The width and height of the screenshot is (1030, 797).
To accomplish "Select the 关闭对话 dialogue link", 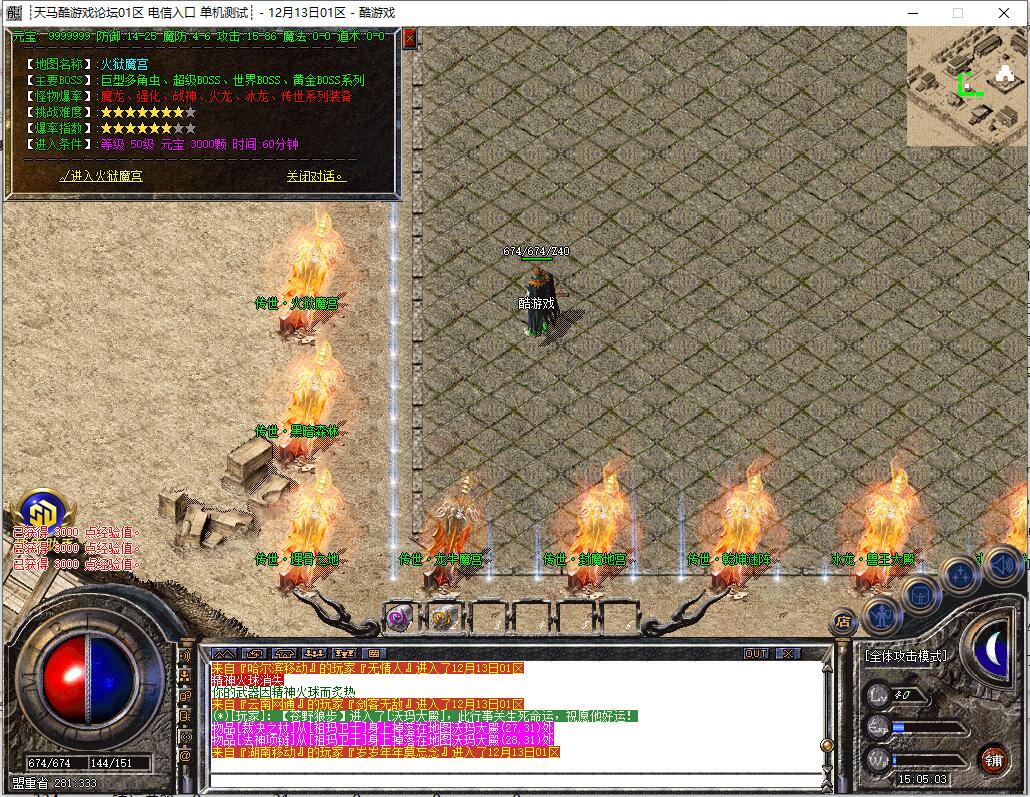I will 315,176.
